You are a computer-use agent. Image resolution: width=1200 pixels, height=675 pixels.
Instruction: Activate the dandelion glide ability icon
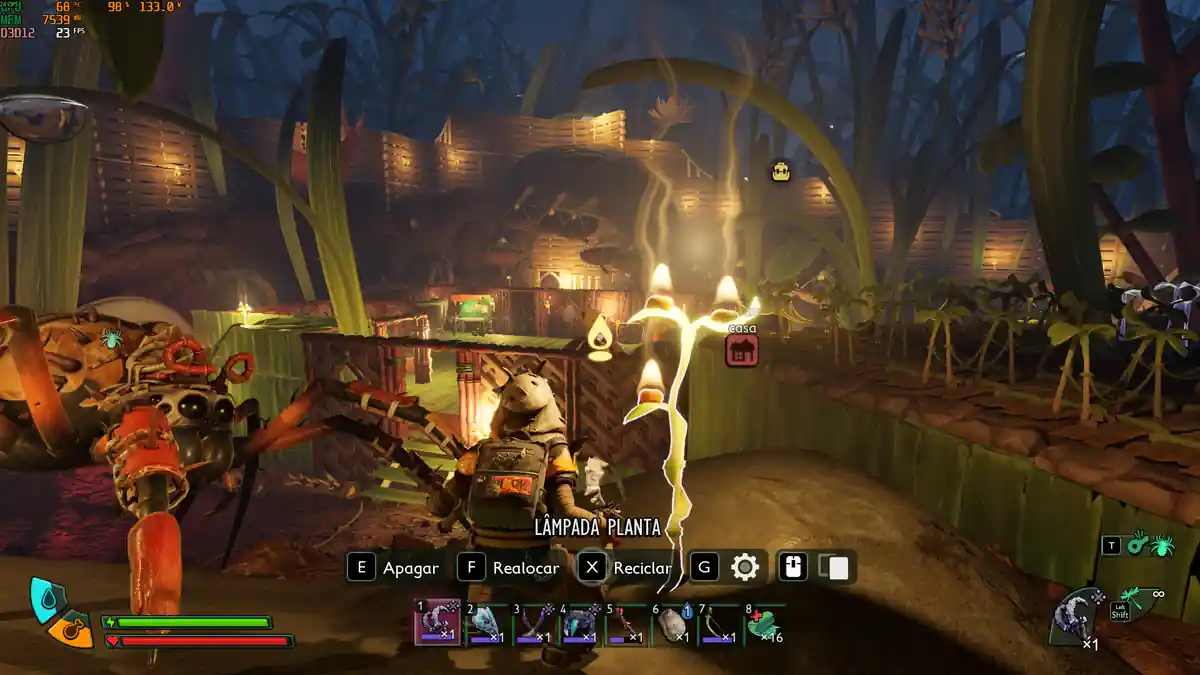click(1134, 598)
